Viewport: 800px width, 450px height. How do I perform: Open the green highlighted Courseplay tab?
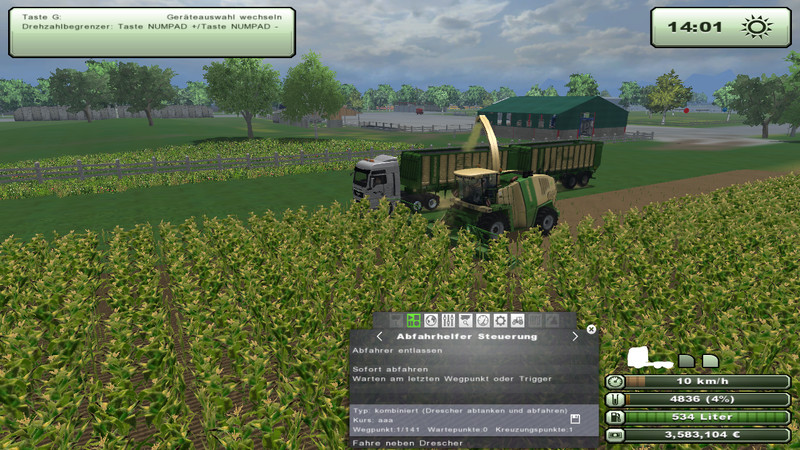(x=414, y=321)
